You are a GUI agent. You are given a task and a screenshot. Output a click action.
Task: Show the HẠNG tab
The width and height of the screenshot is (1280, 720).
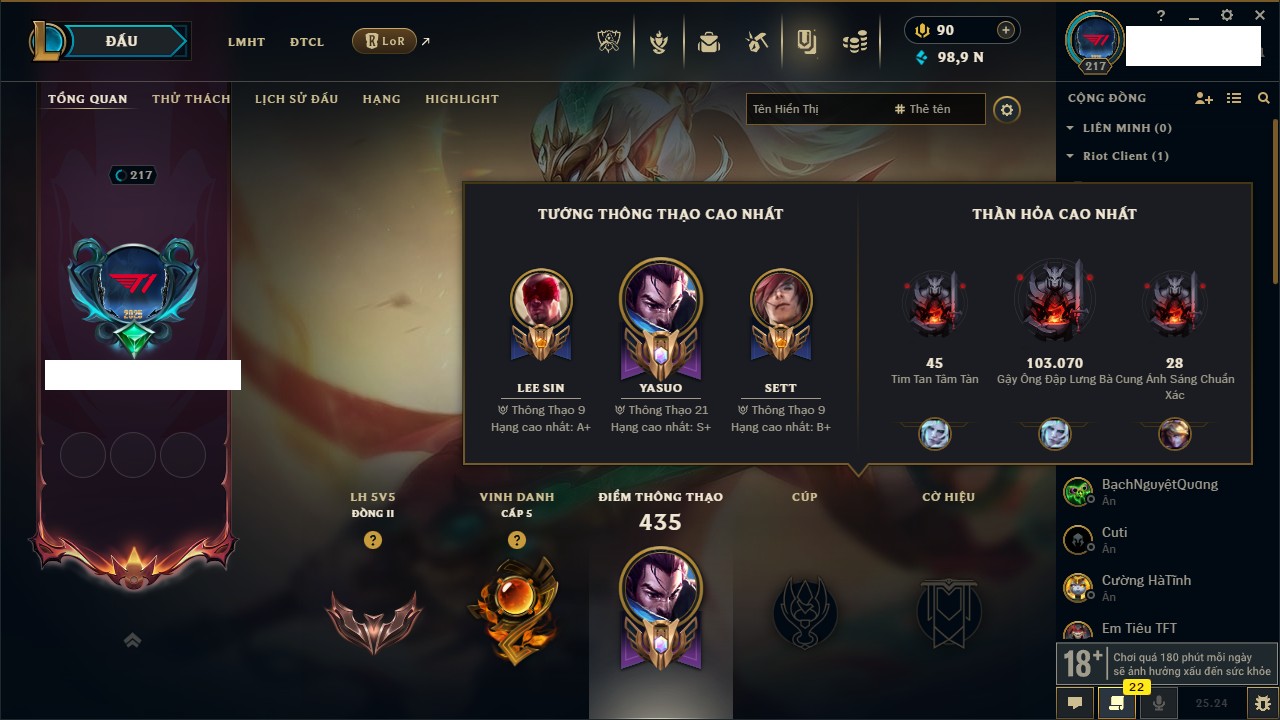381,99
